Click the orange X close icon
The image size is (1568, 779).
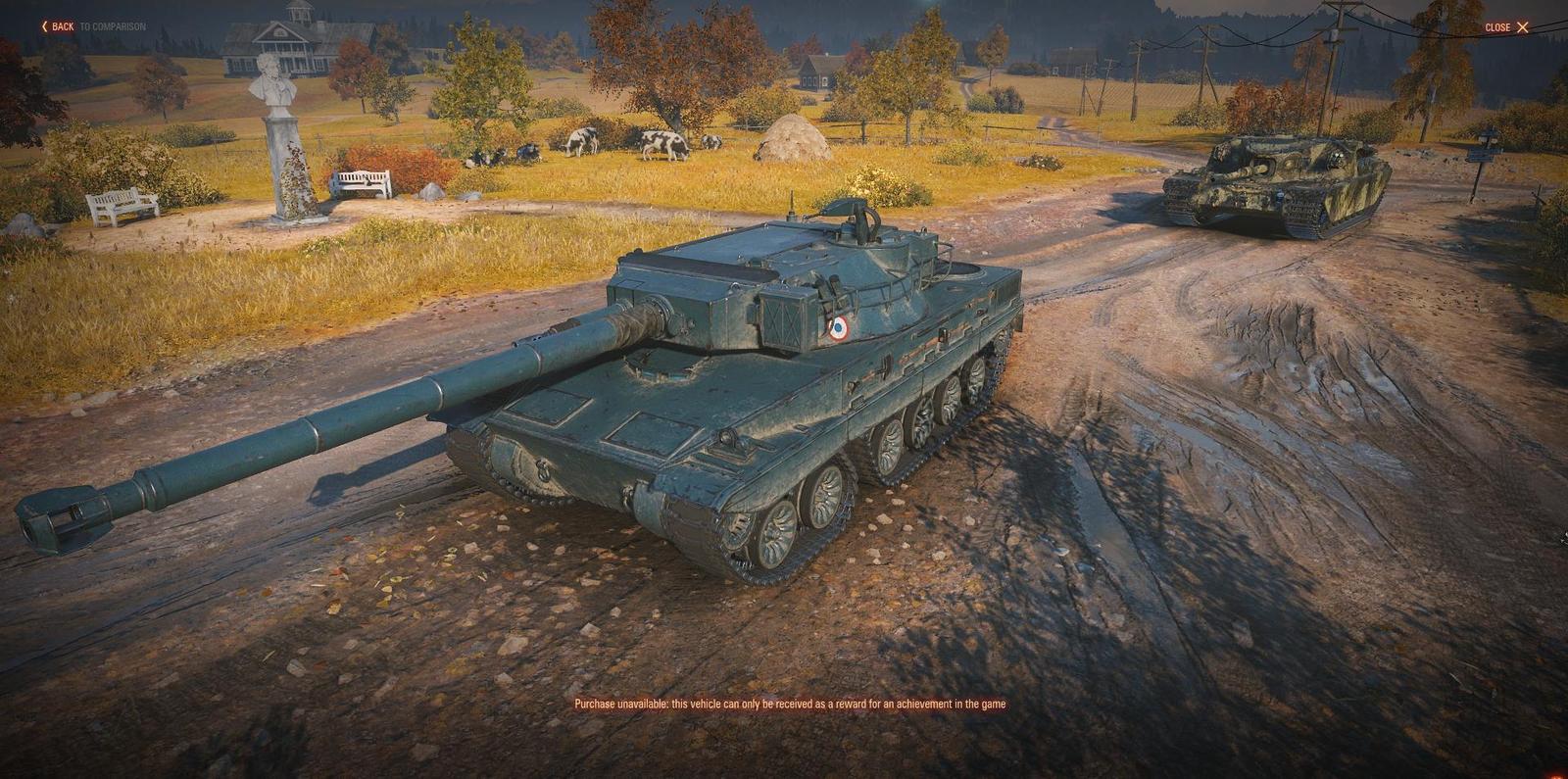[1525, 27]
